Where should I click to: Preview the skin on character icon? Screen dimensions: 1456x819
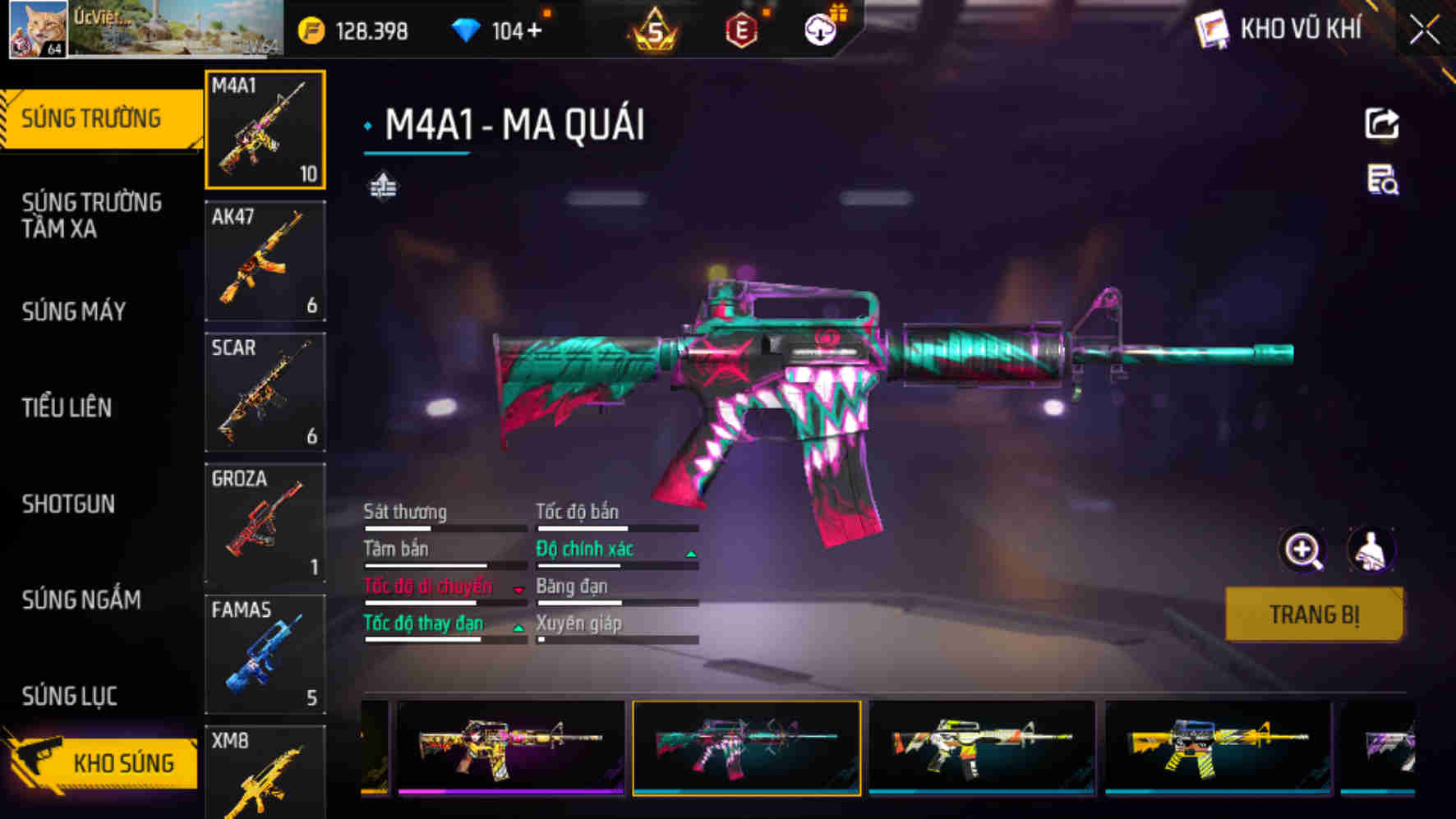click(x=1371, y=550)
